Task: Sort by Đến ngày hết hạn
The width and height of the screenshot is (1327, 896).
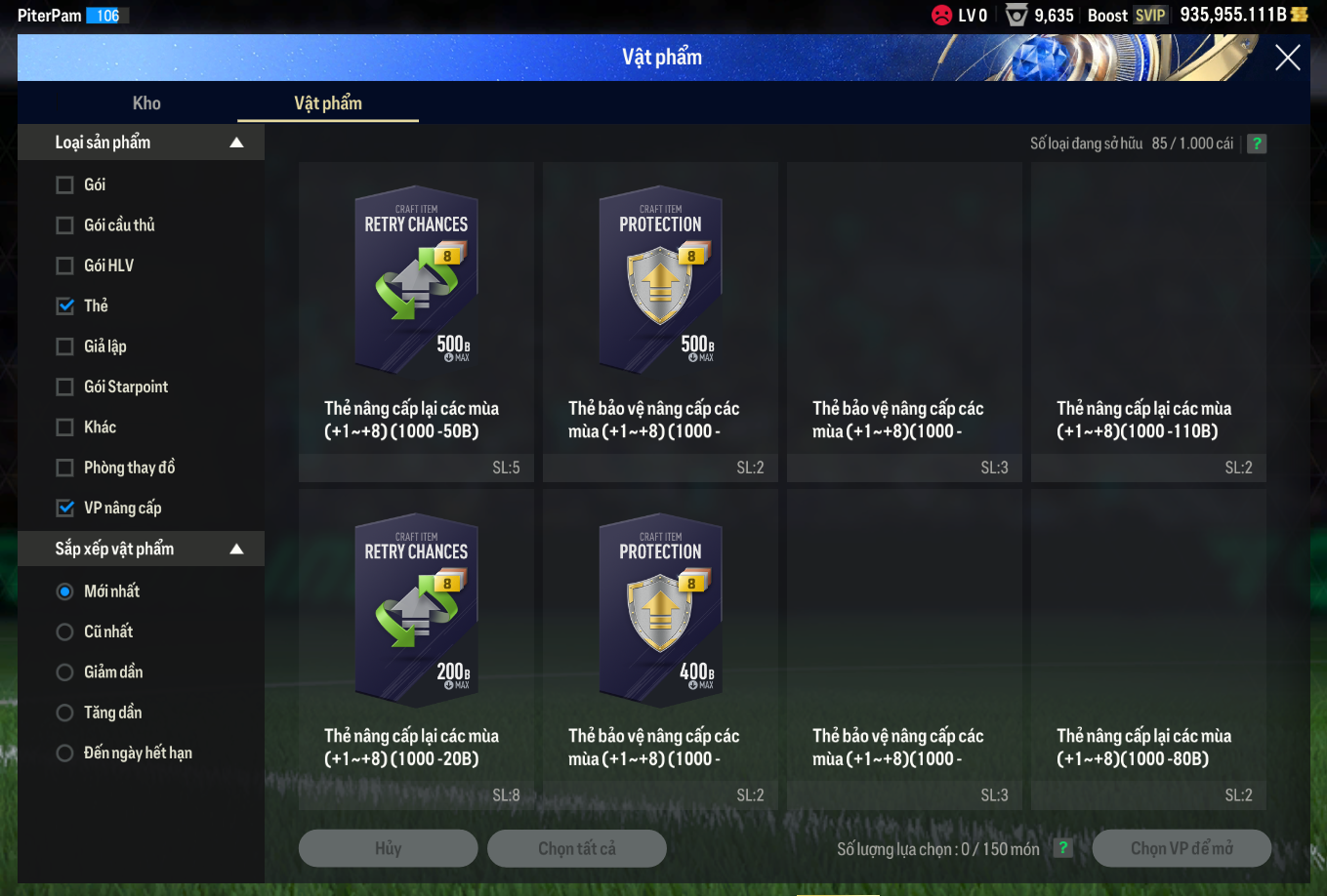Action: [65, 753]
